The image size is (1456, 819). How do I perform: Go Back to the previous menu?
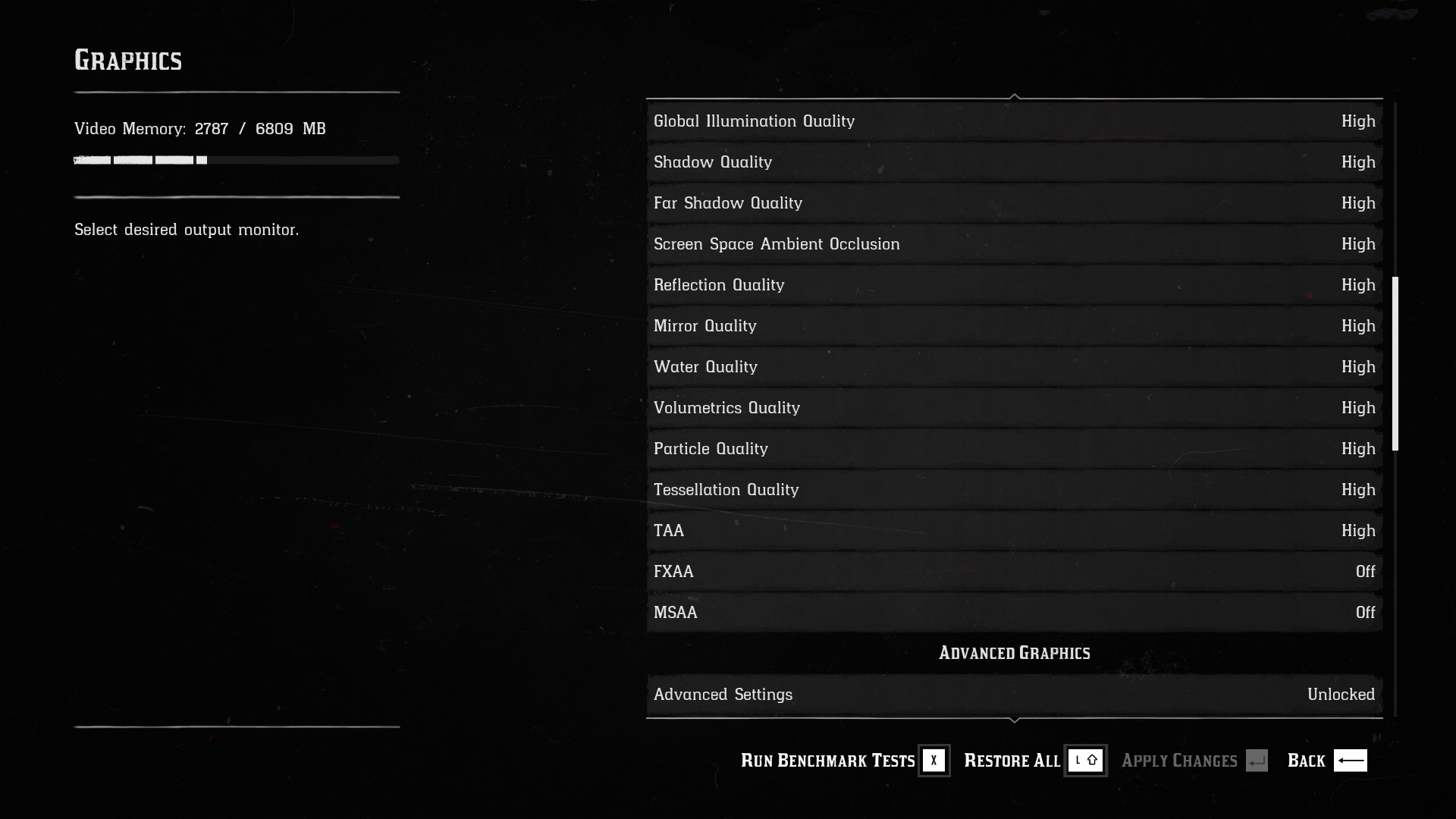[1326, 761]
